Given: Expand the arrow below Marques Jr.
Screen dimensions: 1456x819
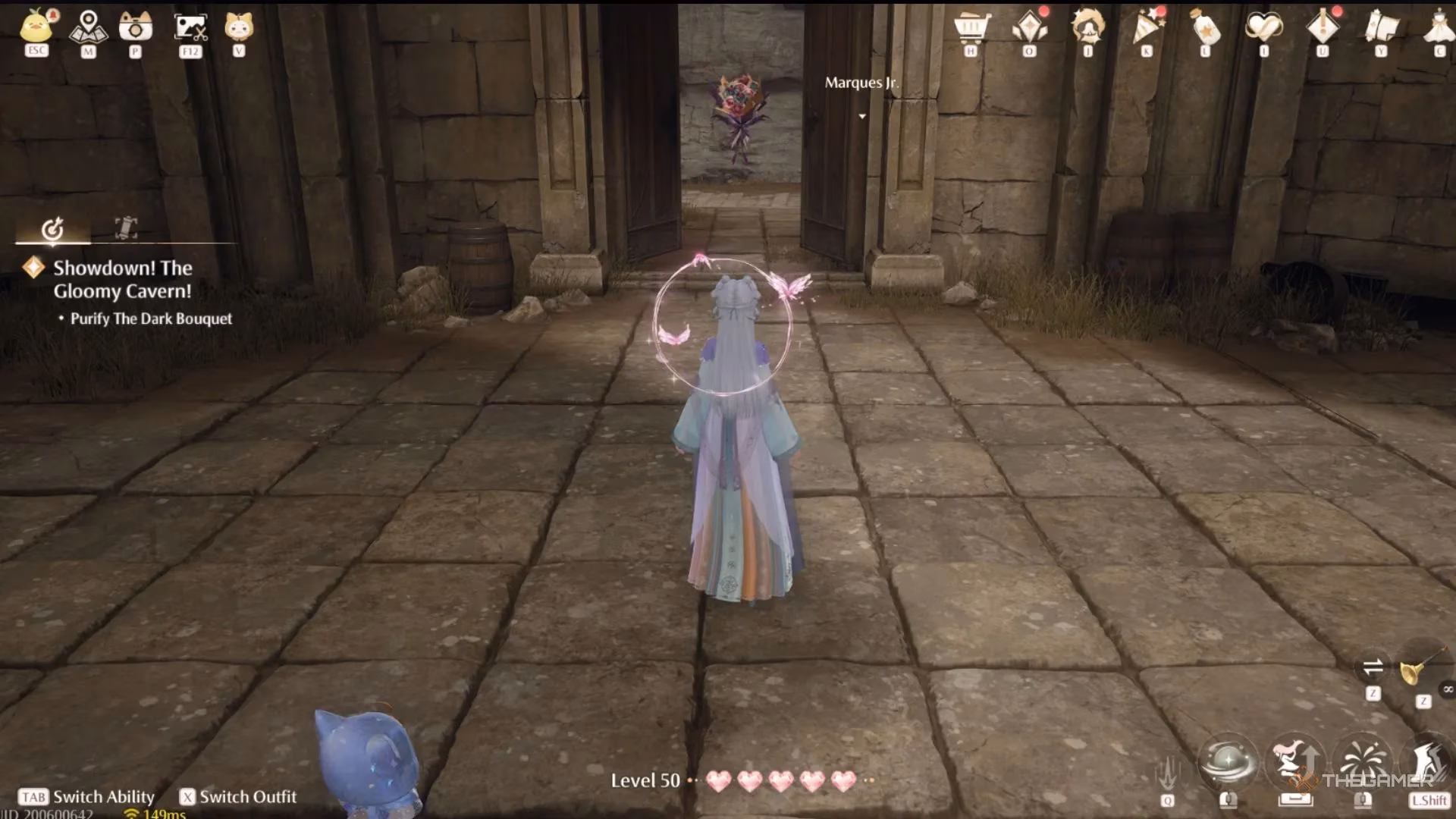Looking at the screenshot, I should click(862, 117).
